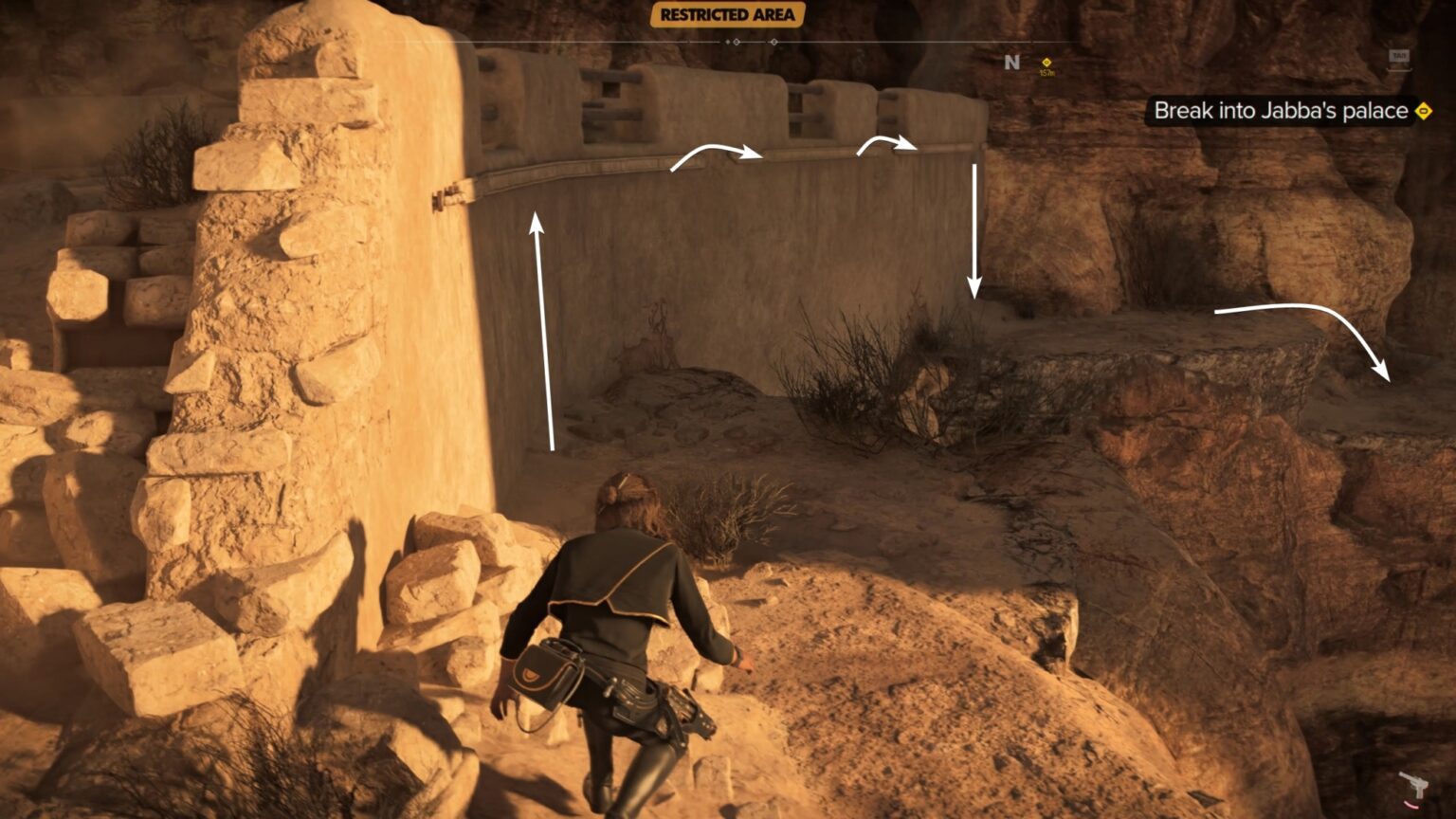Click the pink charge indicator as a progress slider

[x=1411, y=805]
